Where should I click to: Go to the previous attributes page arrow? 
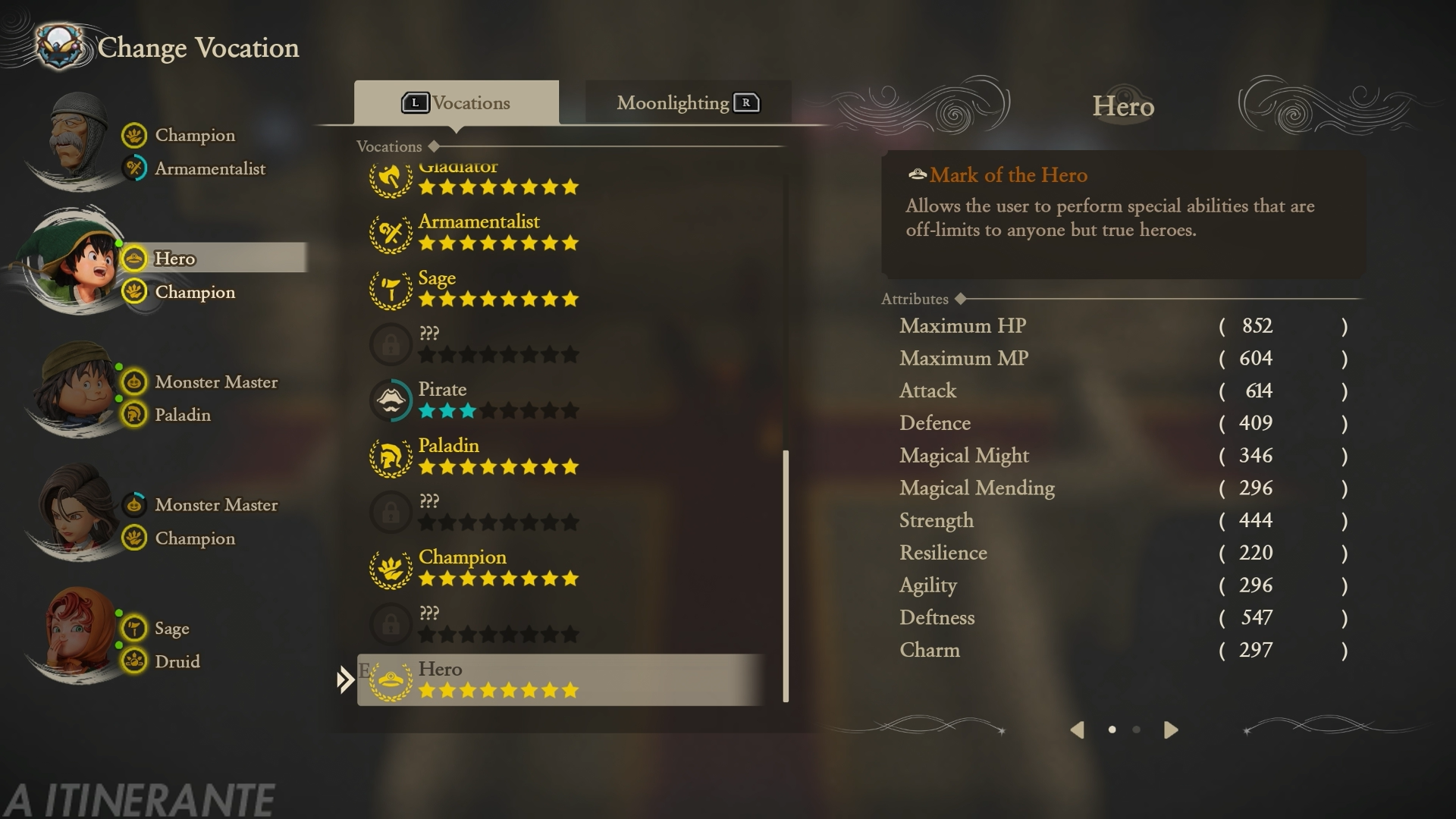pyautogui.click(x=1077, y=730)
